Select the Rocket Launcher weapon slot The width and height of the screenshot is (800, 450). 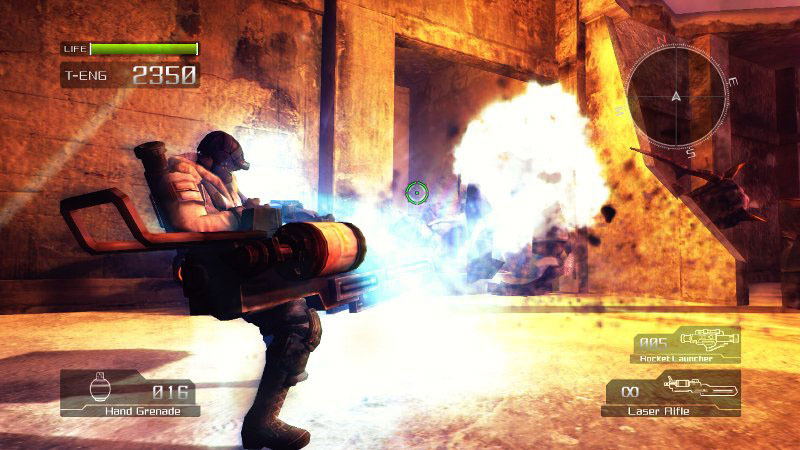[686, 344]
